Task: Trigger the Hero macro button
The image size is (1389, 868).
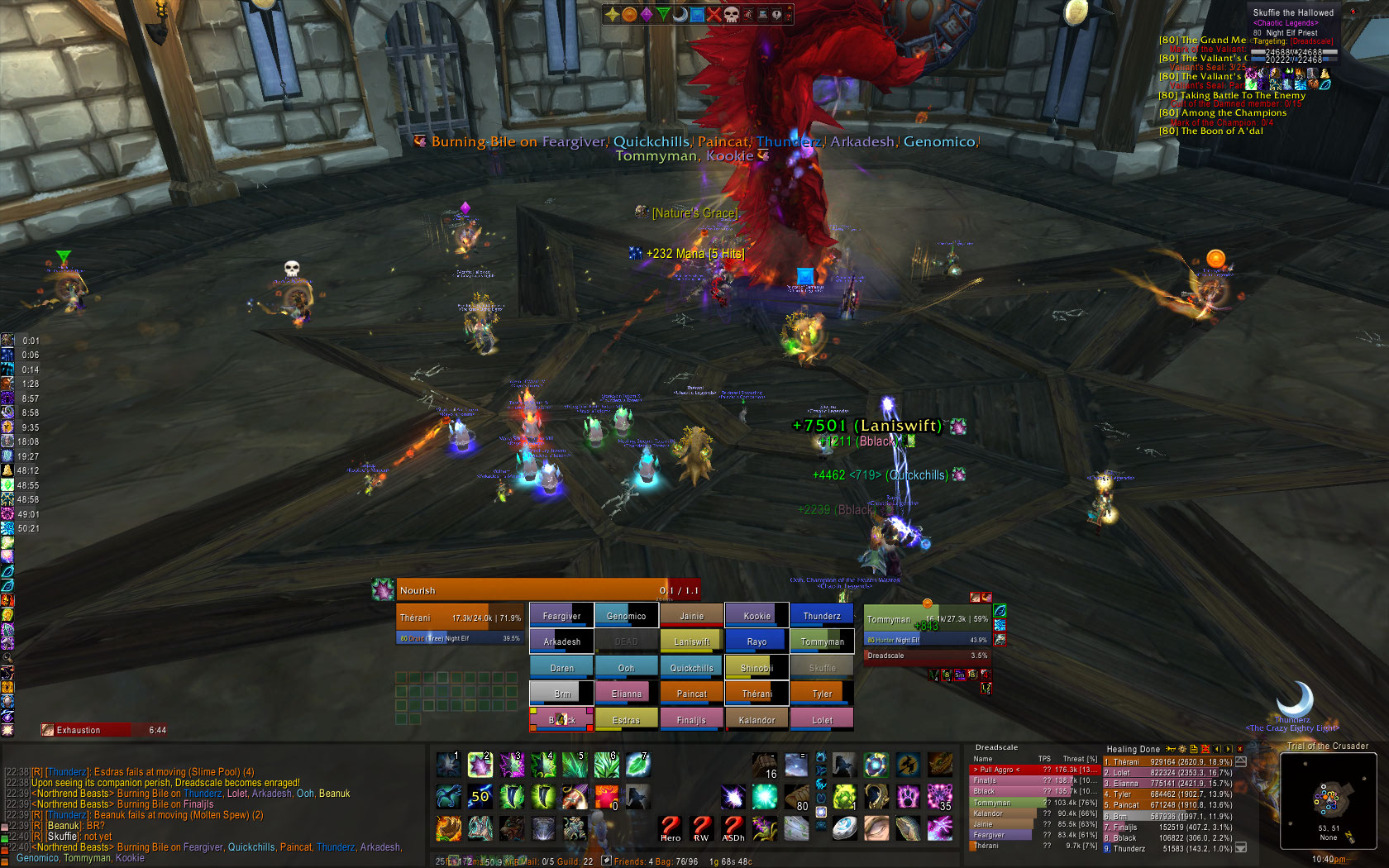Action: (671, 827)
